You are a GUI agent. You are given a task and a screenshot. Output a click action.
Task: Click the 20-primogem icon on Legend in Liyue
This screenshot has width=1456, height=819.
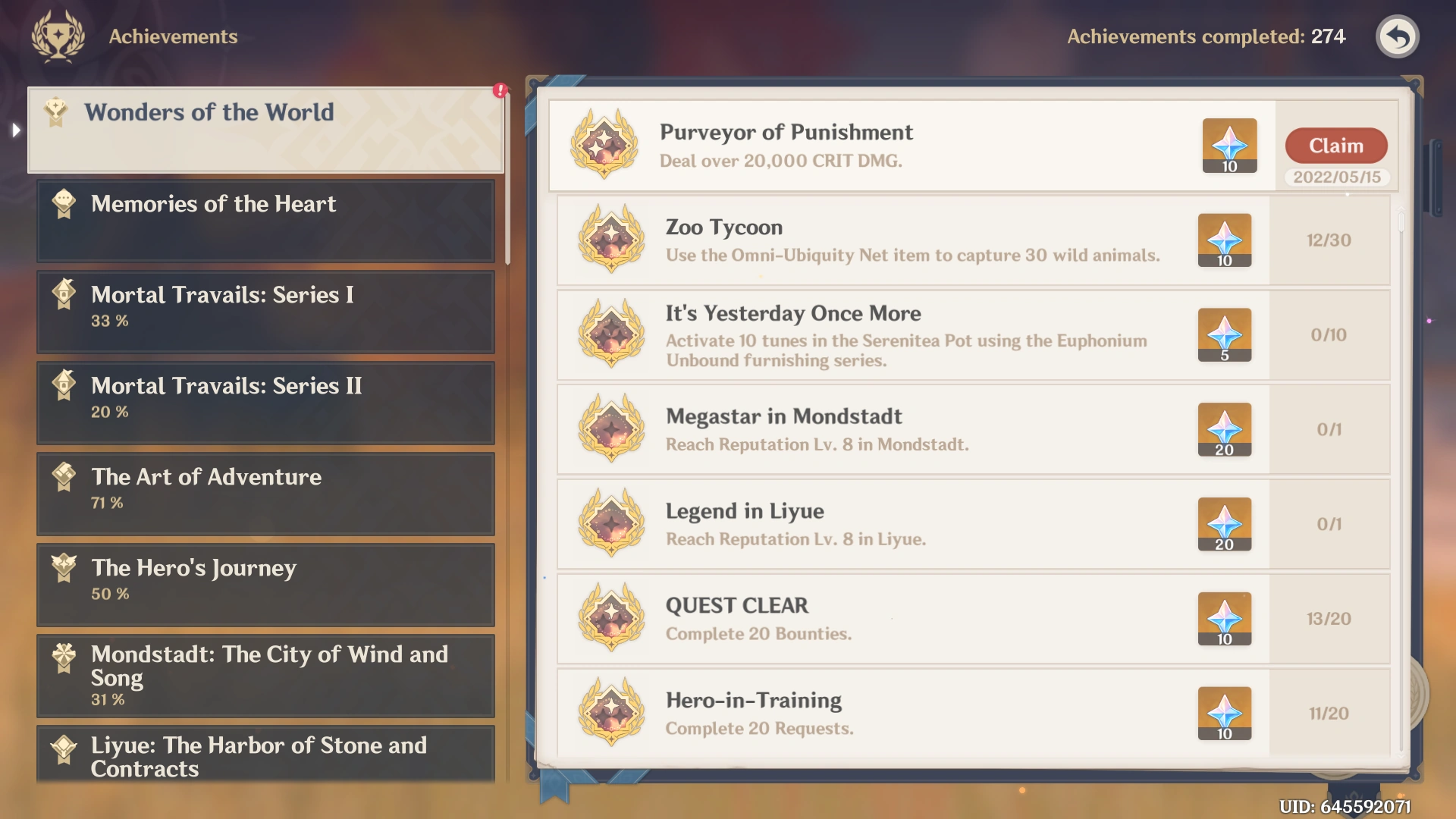(1224, 524)
